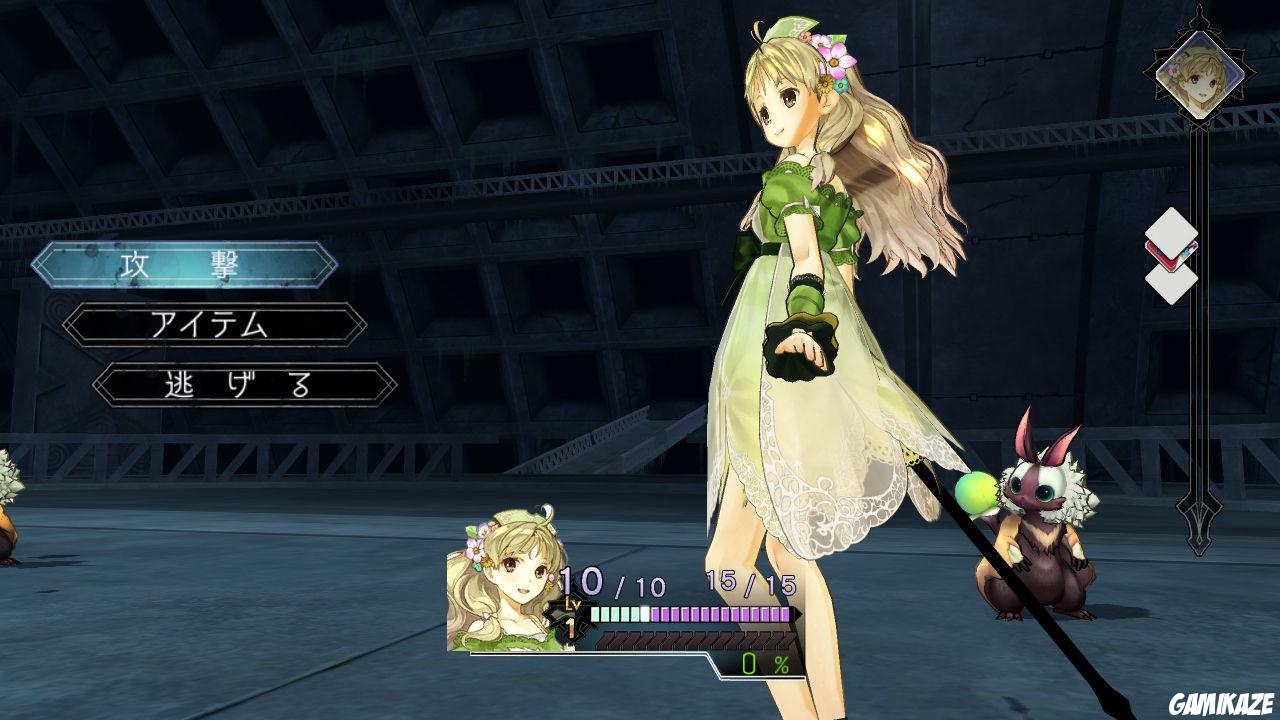Click the green HP gauge segments
Screen dimensions: 1280x720
[620, 611]
